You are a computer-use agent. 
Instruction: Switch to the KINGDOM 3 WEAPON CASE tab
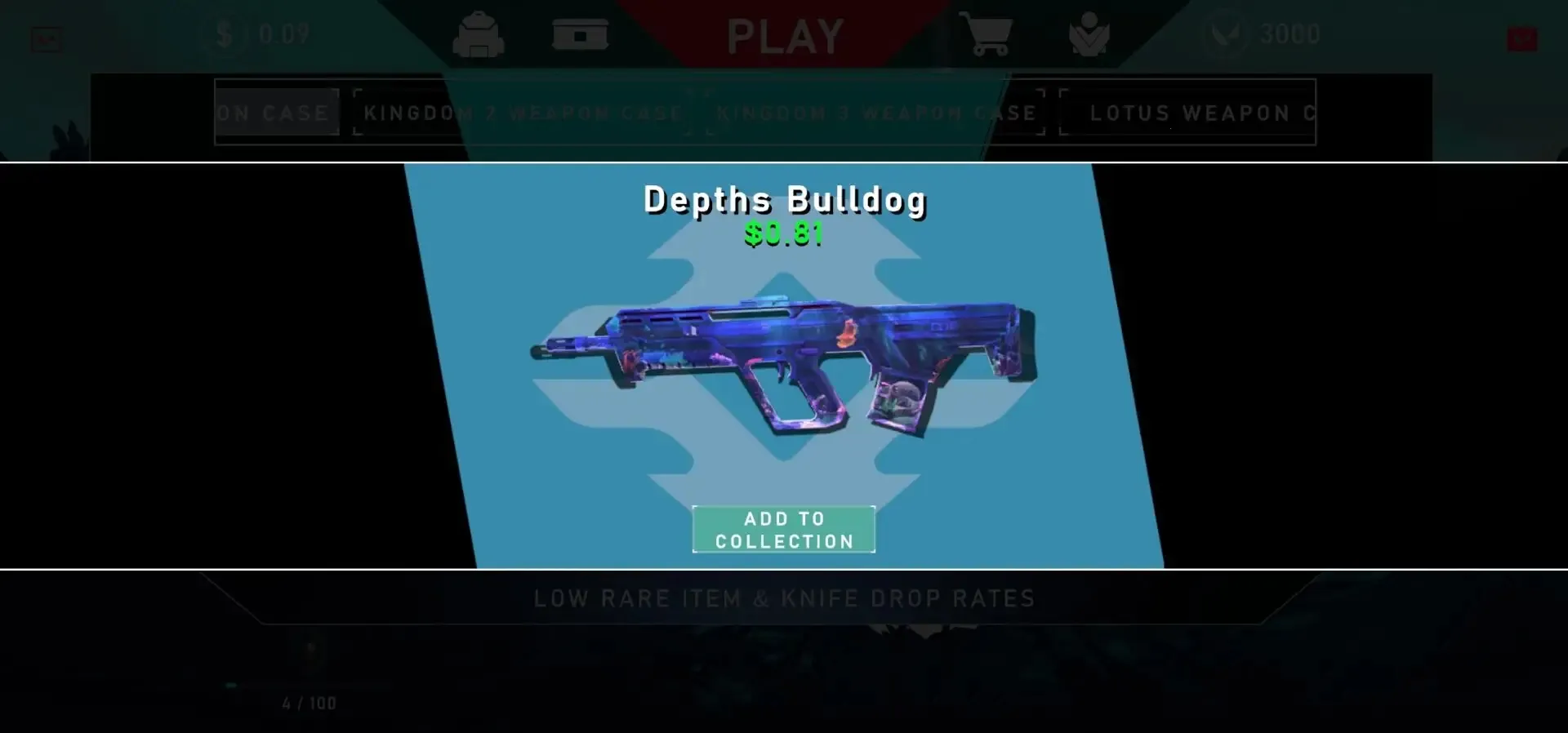[875, 113]
